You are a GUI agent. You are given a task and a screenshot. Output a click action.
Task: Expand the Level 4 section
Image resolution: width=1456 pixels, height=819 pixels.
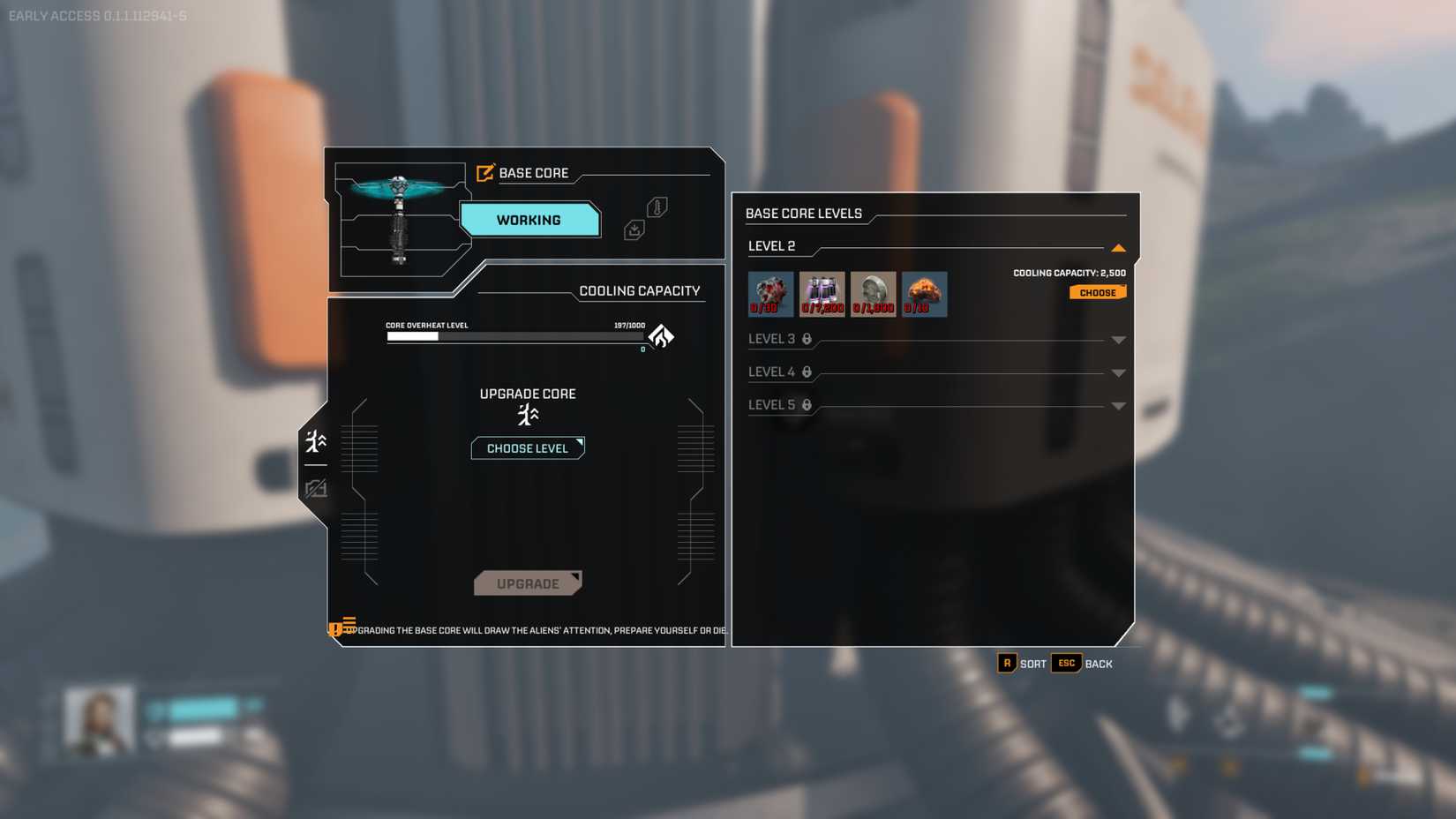point(1119,372)
